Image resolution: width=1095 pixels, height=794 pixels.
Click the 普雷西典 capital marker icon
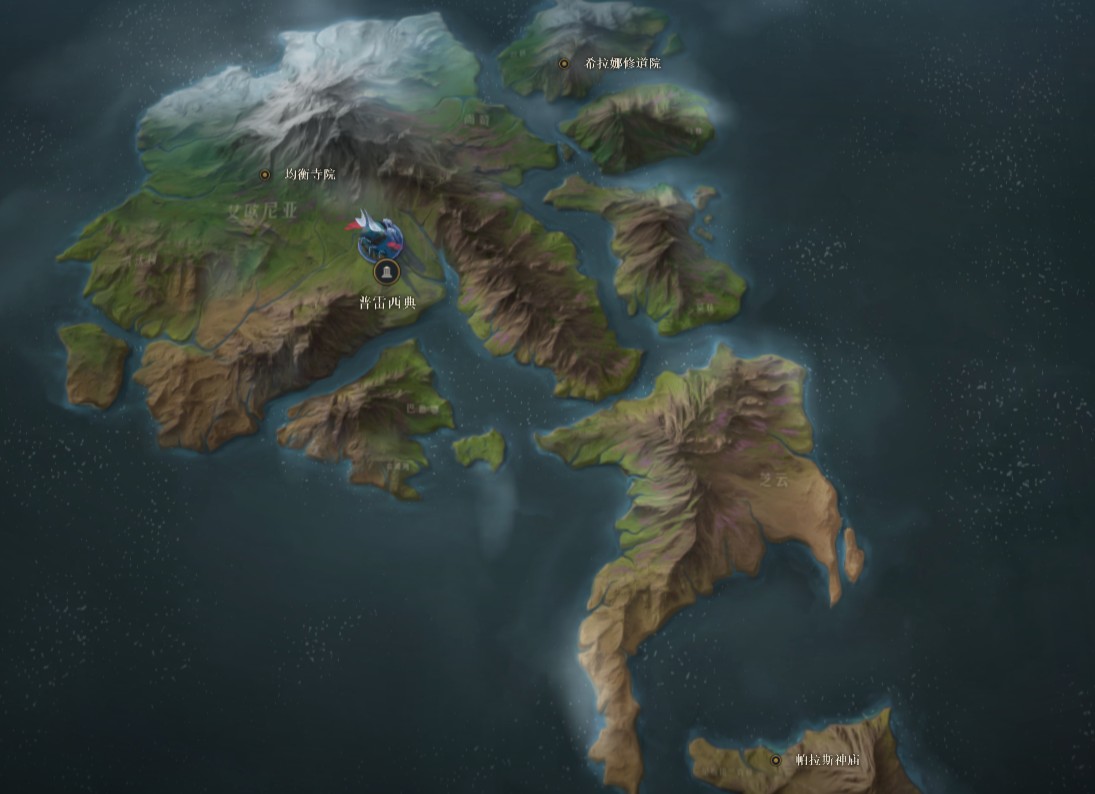point(387,270)
